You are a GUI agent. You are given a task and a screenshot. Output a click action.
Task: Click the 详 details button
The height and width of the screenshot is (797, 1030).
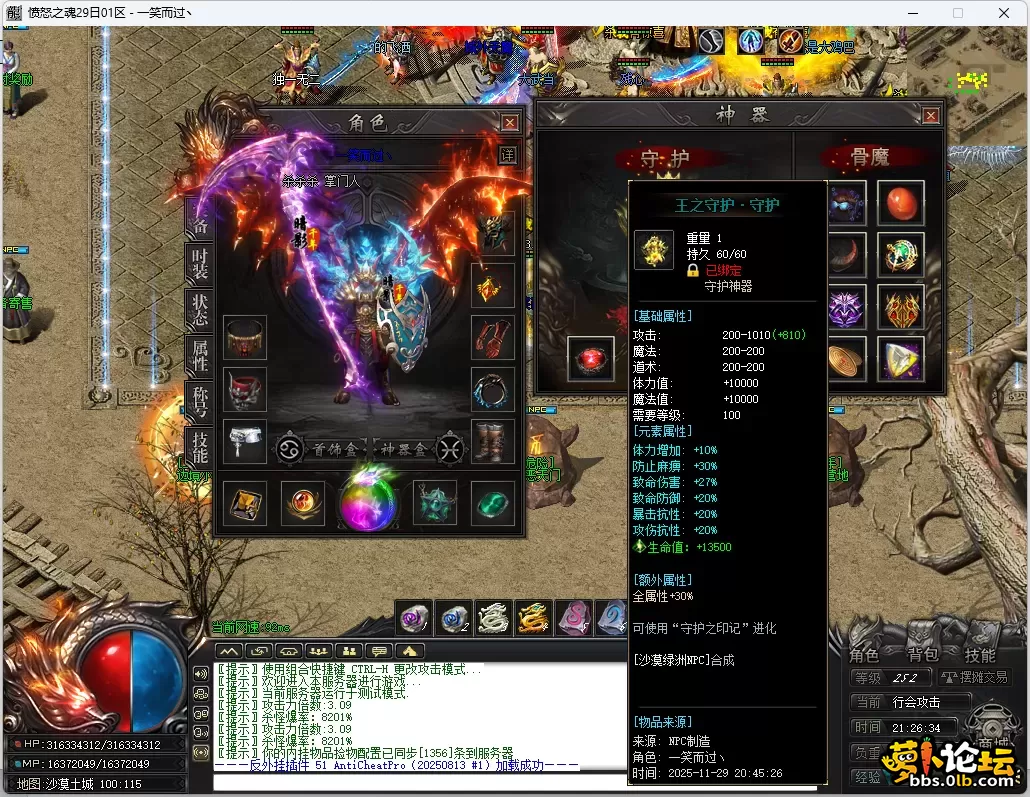(508, 155)
